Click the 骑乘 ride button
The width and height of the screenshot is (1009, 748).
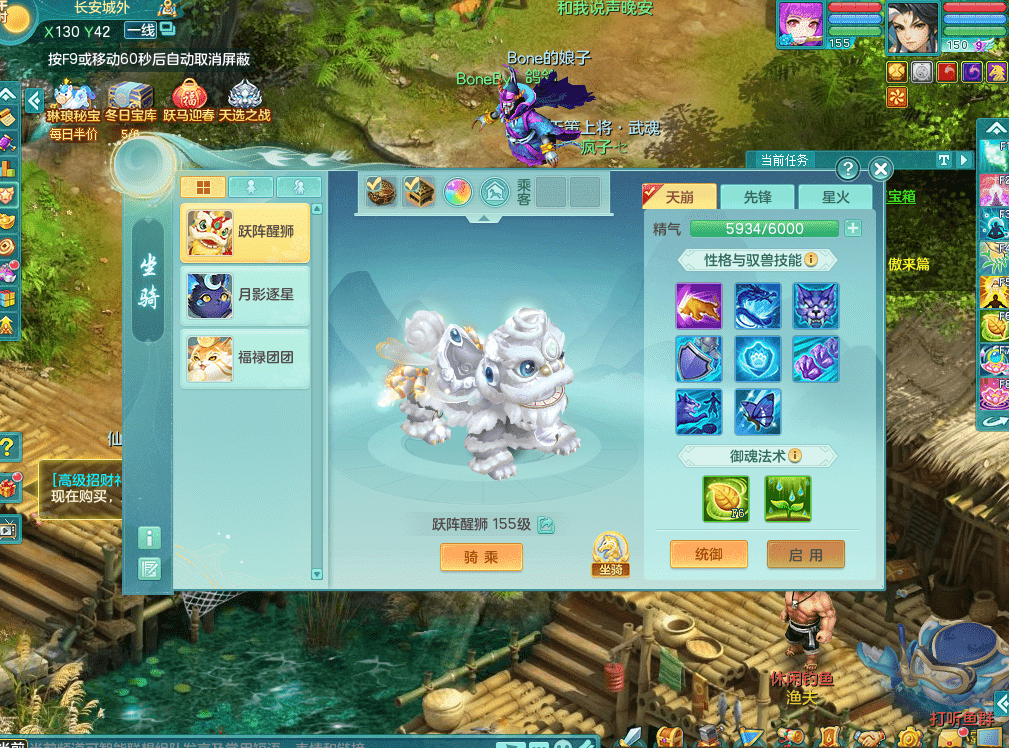click(481, 557)
